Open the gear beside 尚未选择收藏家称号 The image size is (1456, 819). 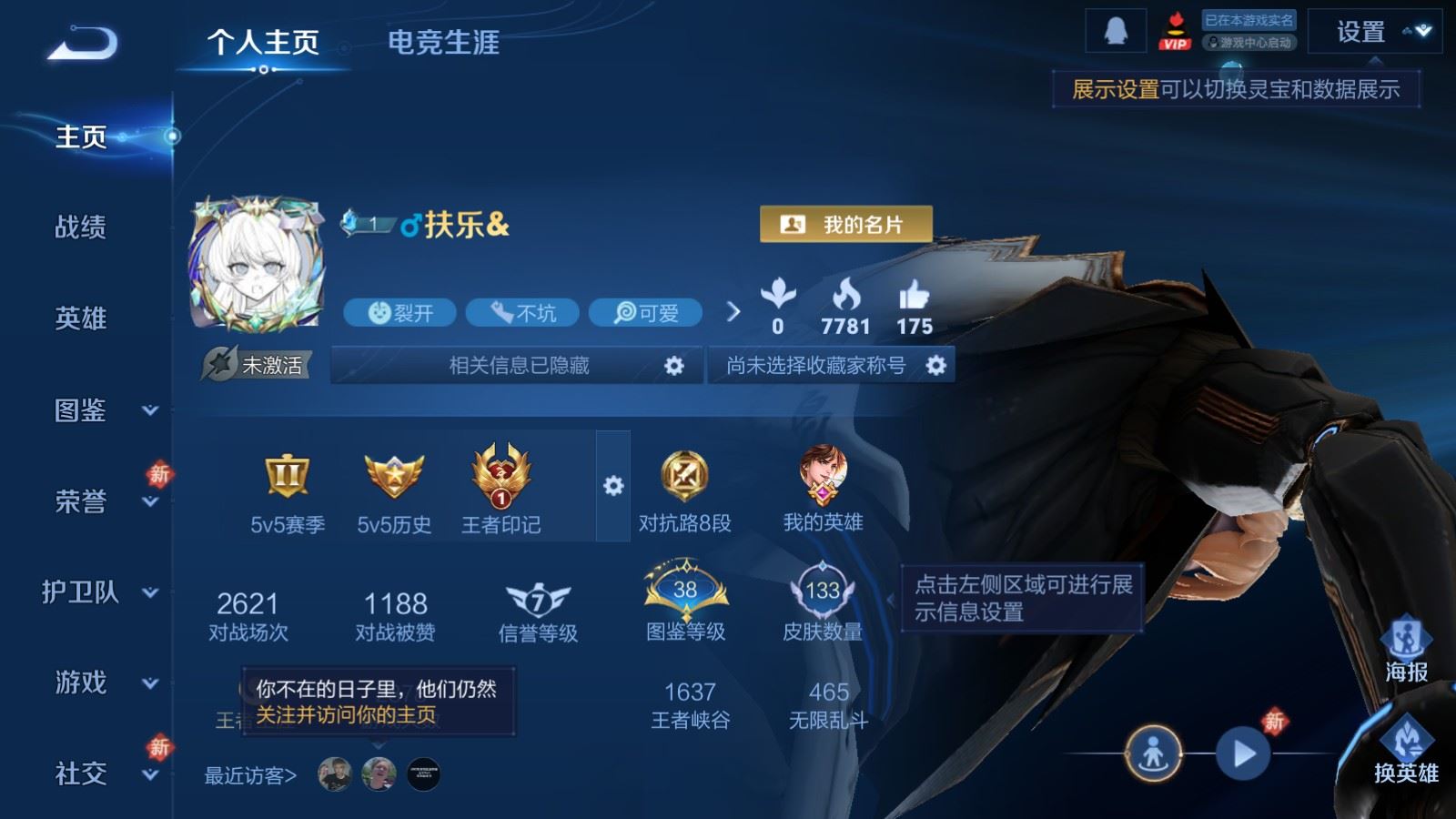coord(935,365)
